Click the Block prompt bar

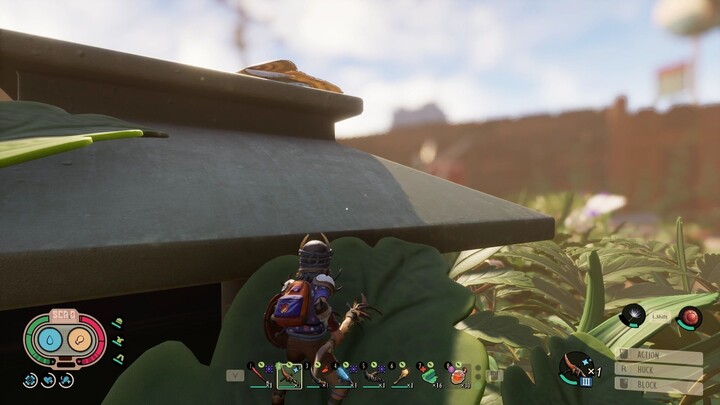[659, 385]
